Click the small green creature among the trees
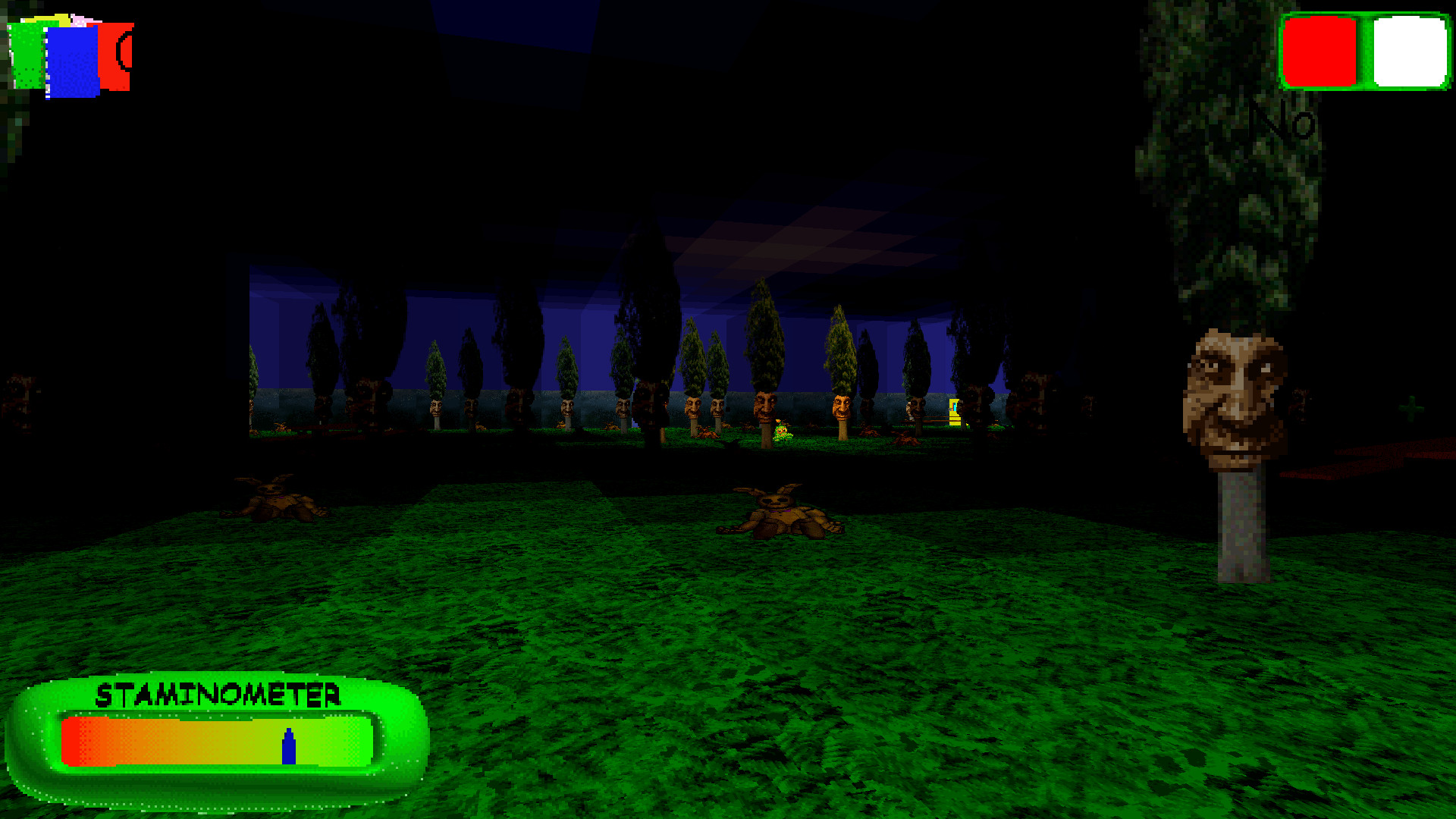 781,432
